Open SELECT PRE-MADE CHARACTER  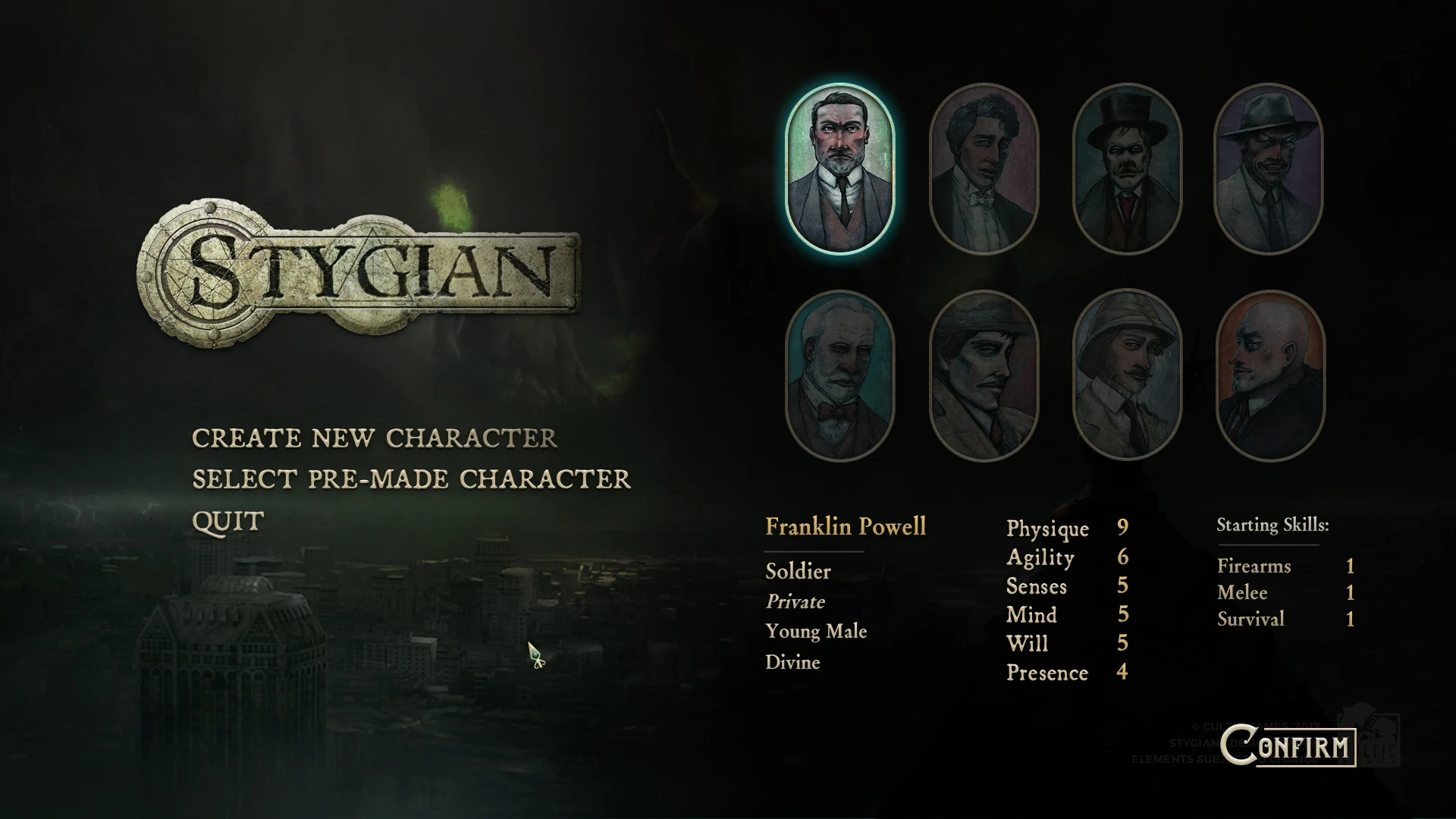[409, 479]
